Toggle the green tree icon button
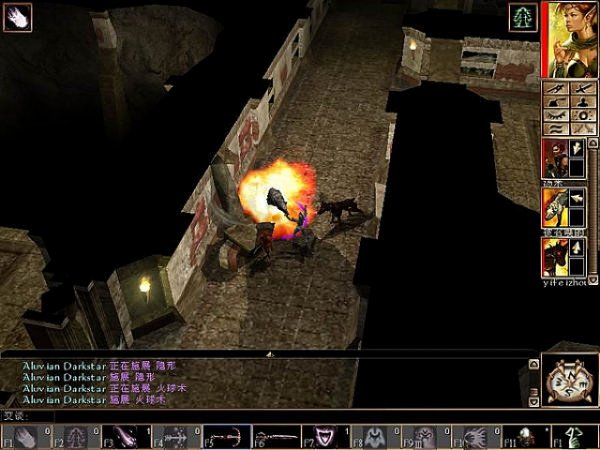This screenshot has height=450, width=600. click(x=522, y=16)
